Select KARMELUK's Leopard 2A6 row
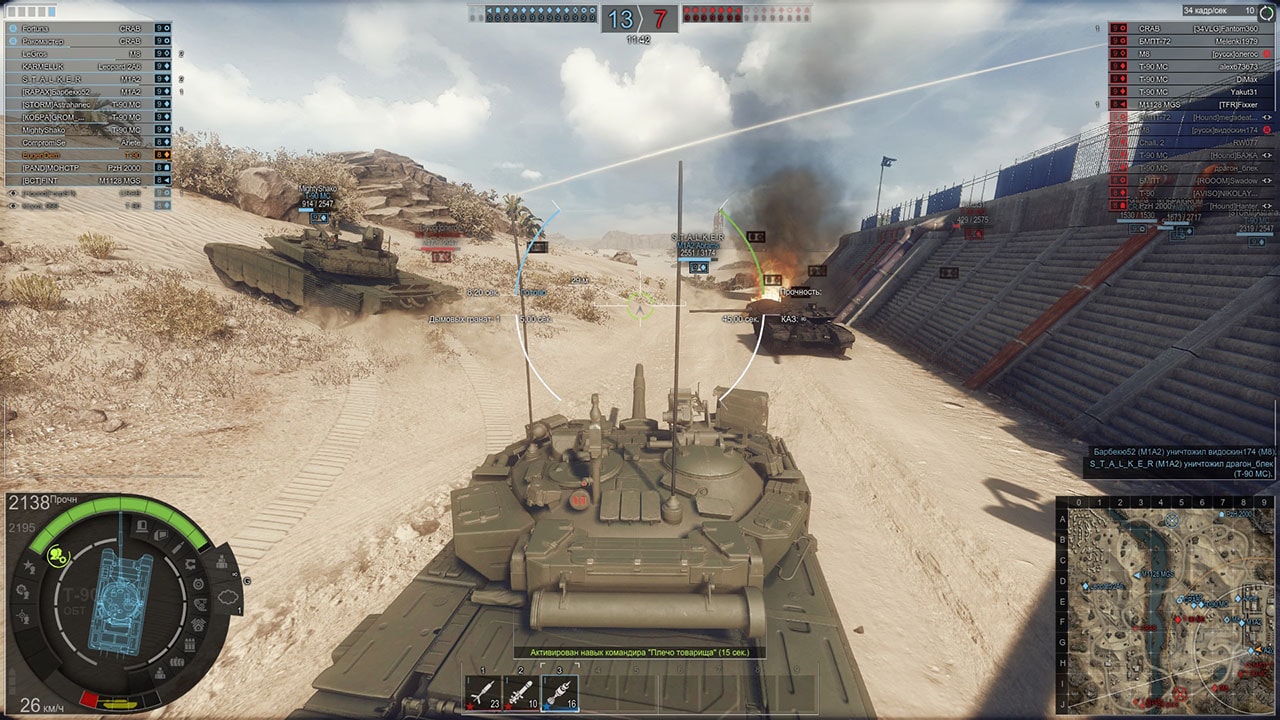The height and width of the screenshot is (720, 1280). pyautogui.click(x=80, y=66)
